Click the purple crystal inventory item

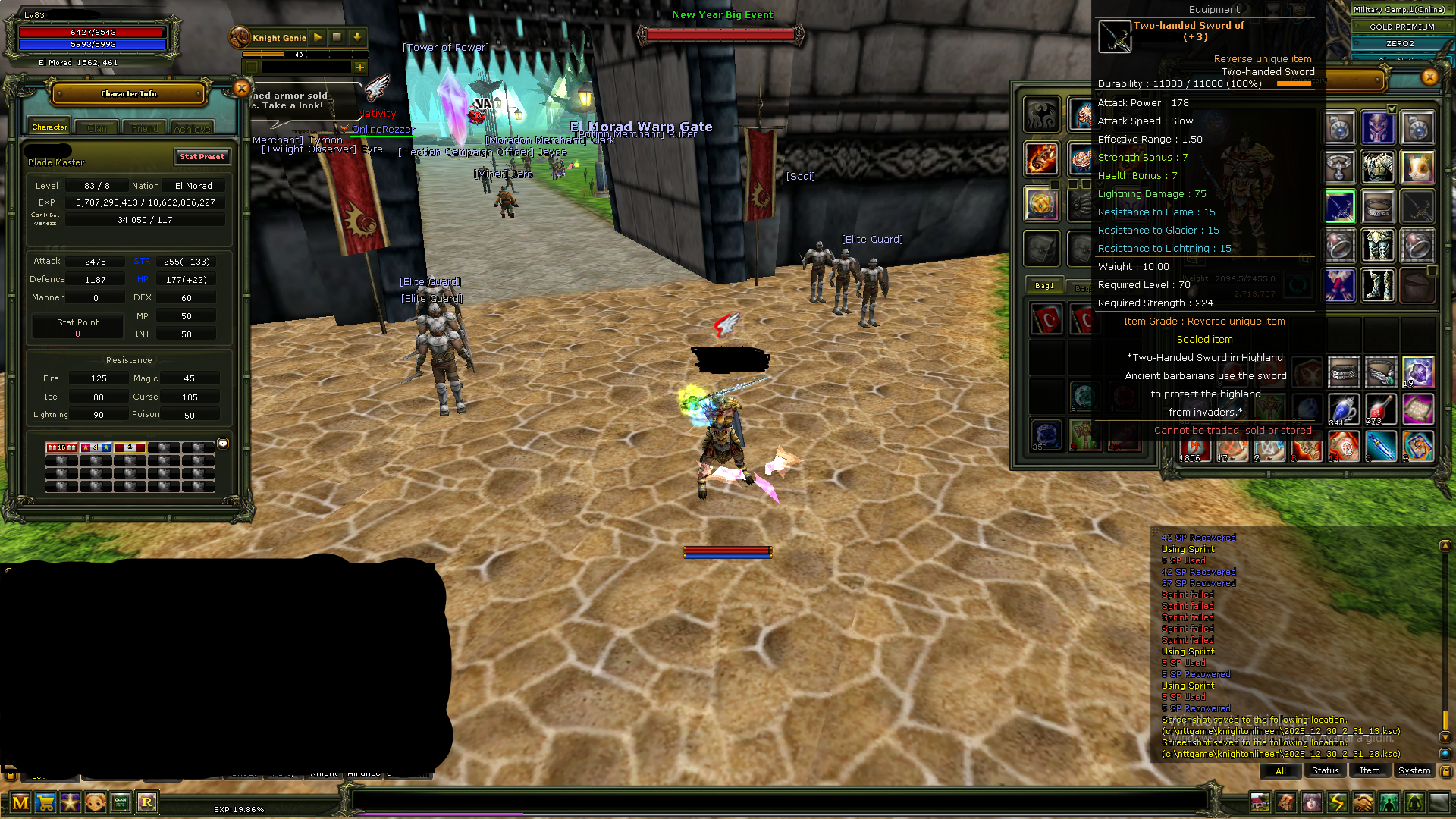(x=1417, y=372)
